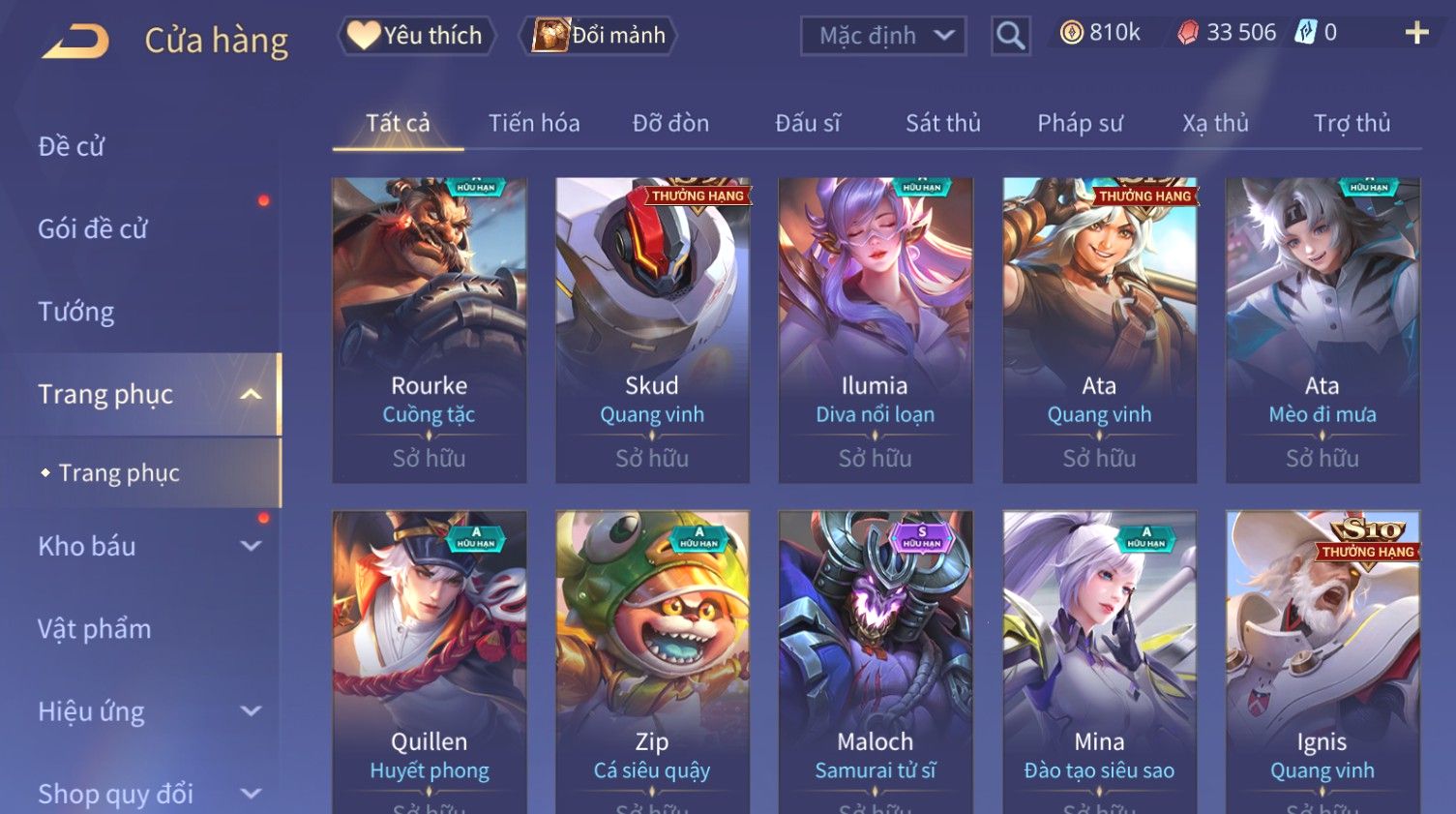Open the Đề cử menu entry
The width and height of the screenshot is (1456, 814).
pyautogui.click(x=72, y=147)
